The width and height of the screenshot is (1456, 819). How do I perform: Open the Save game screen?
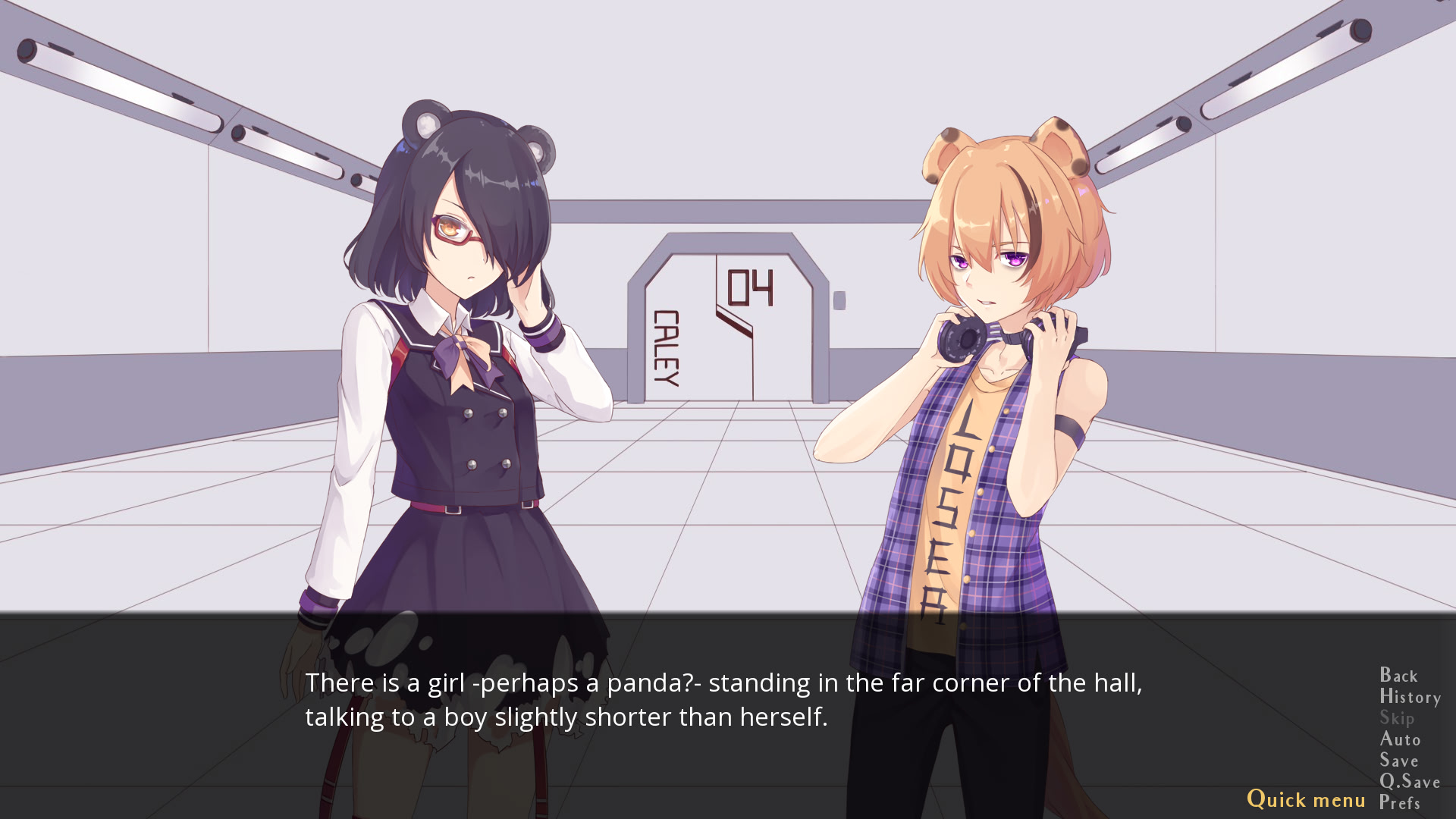[1398, 761]
